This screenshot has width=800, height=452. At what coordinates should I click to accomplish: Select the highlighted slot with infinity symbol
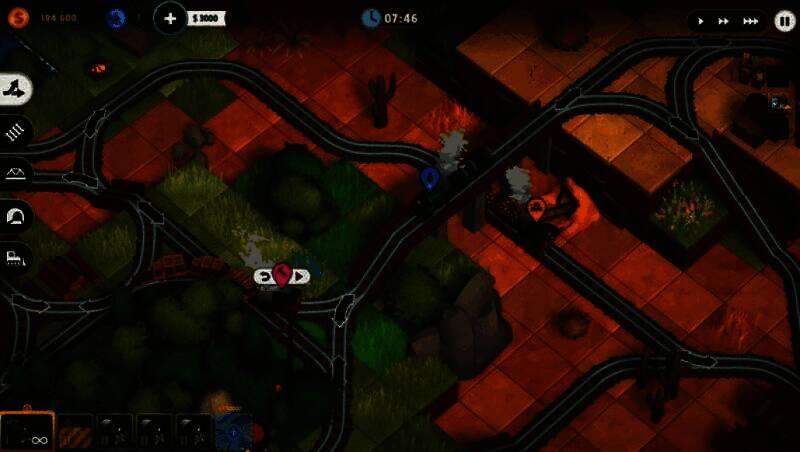click(27, 432)
